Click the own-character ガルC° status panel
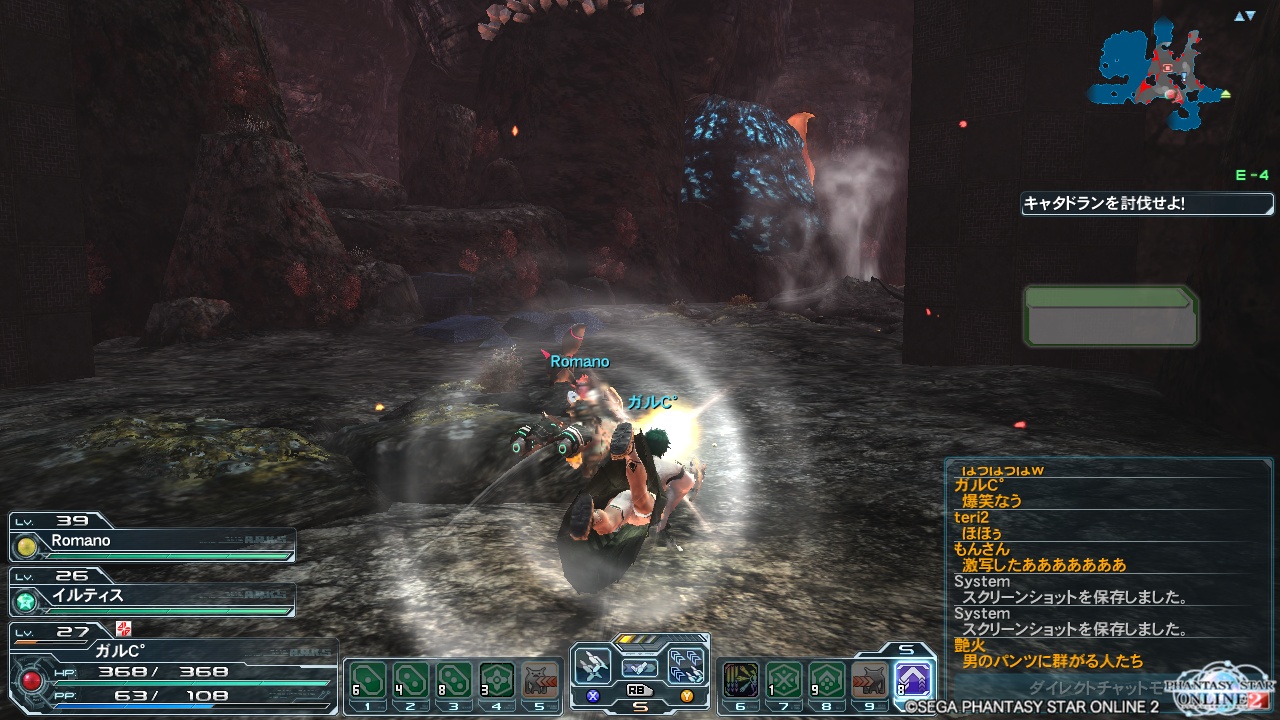Screen dimensions: 1280x720 (170, 670)
